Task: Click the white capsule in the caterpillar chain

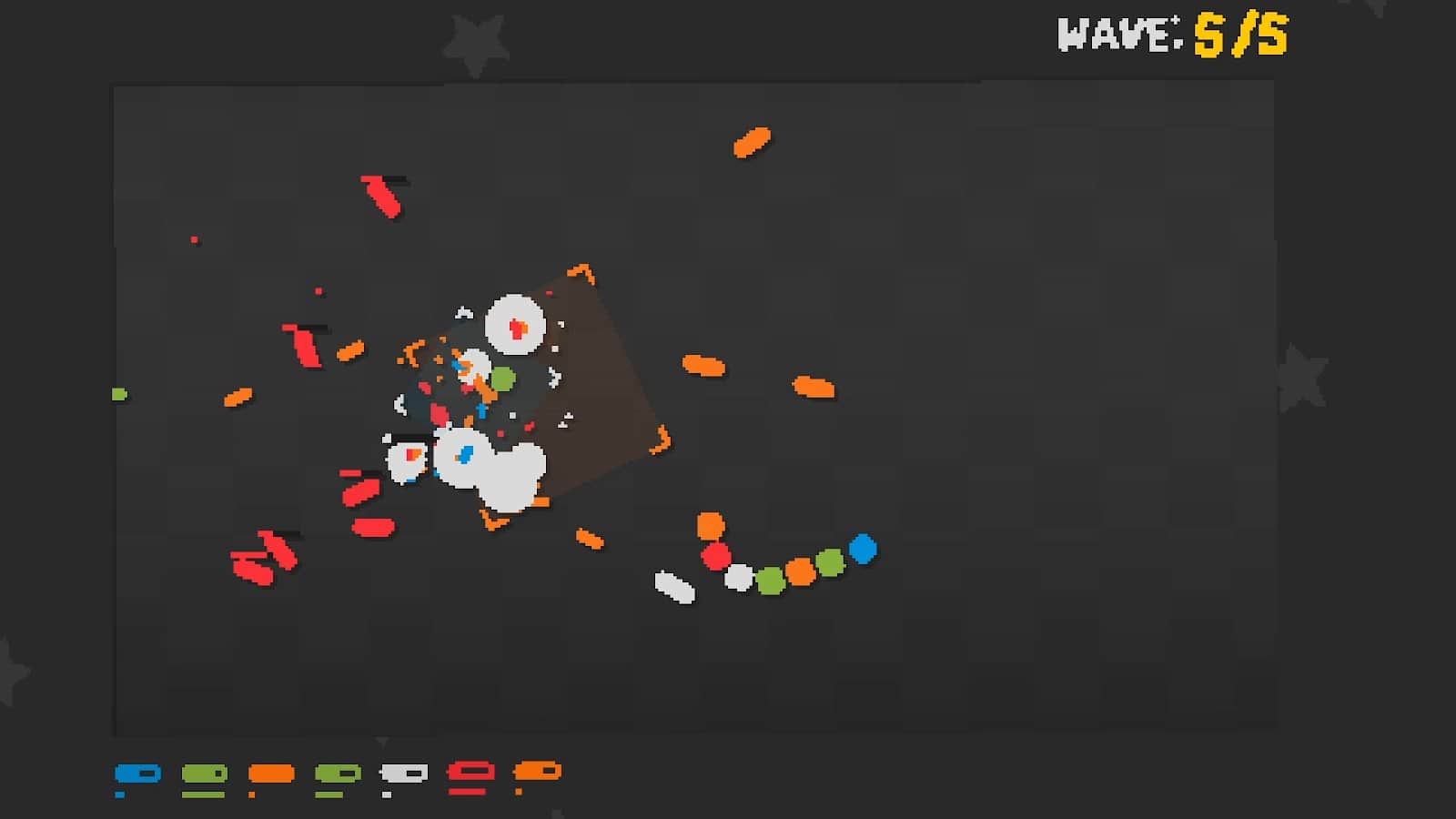Action: (672, 582)
